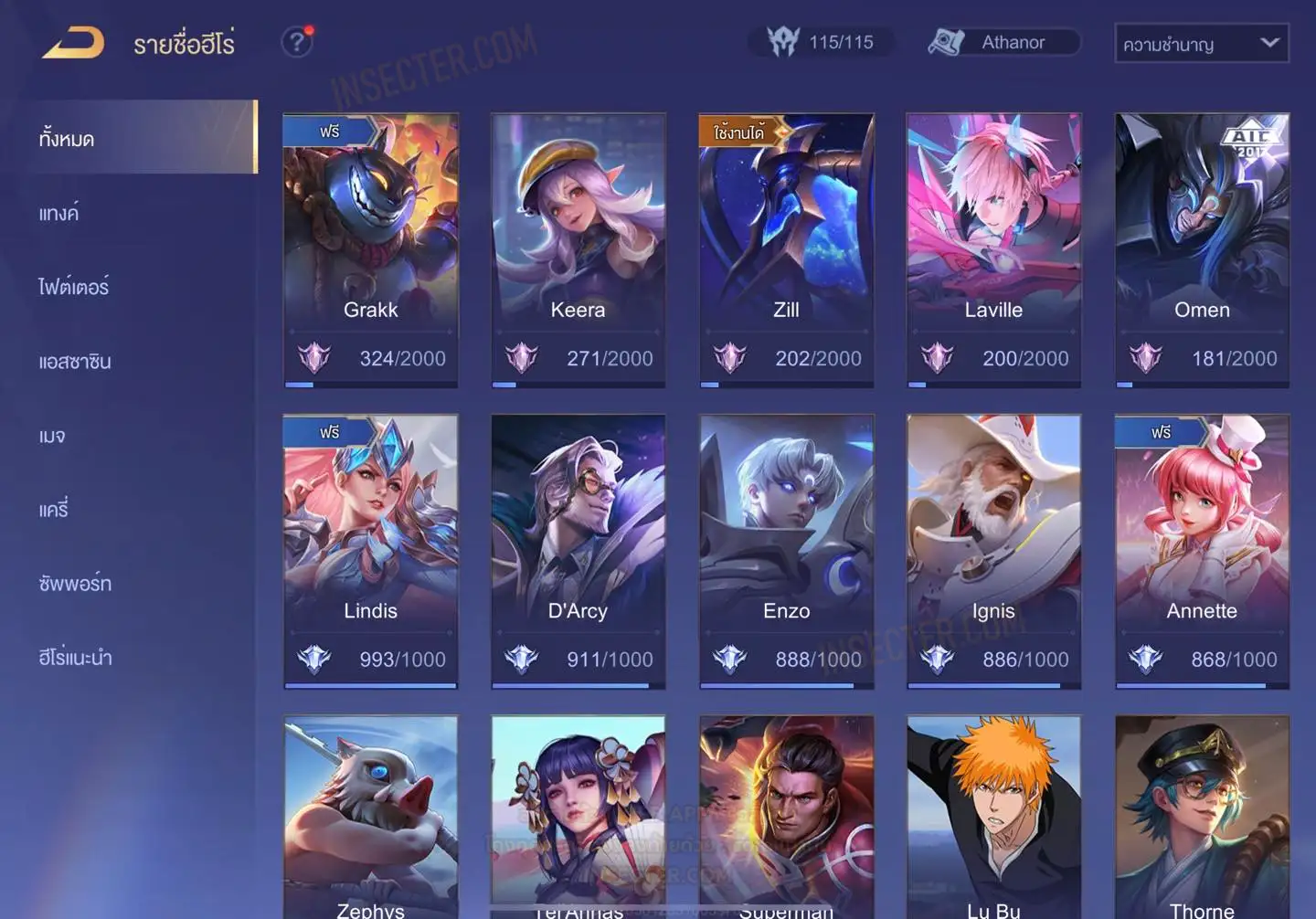Show the แอสซาซิน (Assassin) heroes
The width and height of the screenshot is (1316, 919).
point(75,362)
